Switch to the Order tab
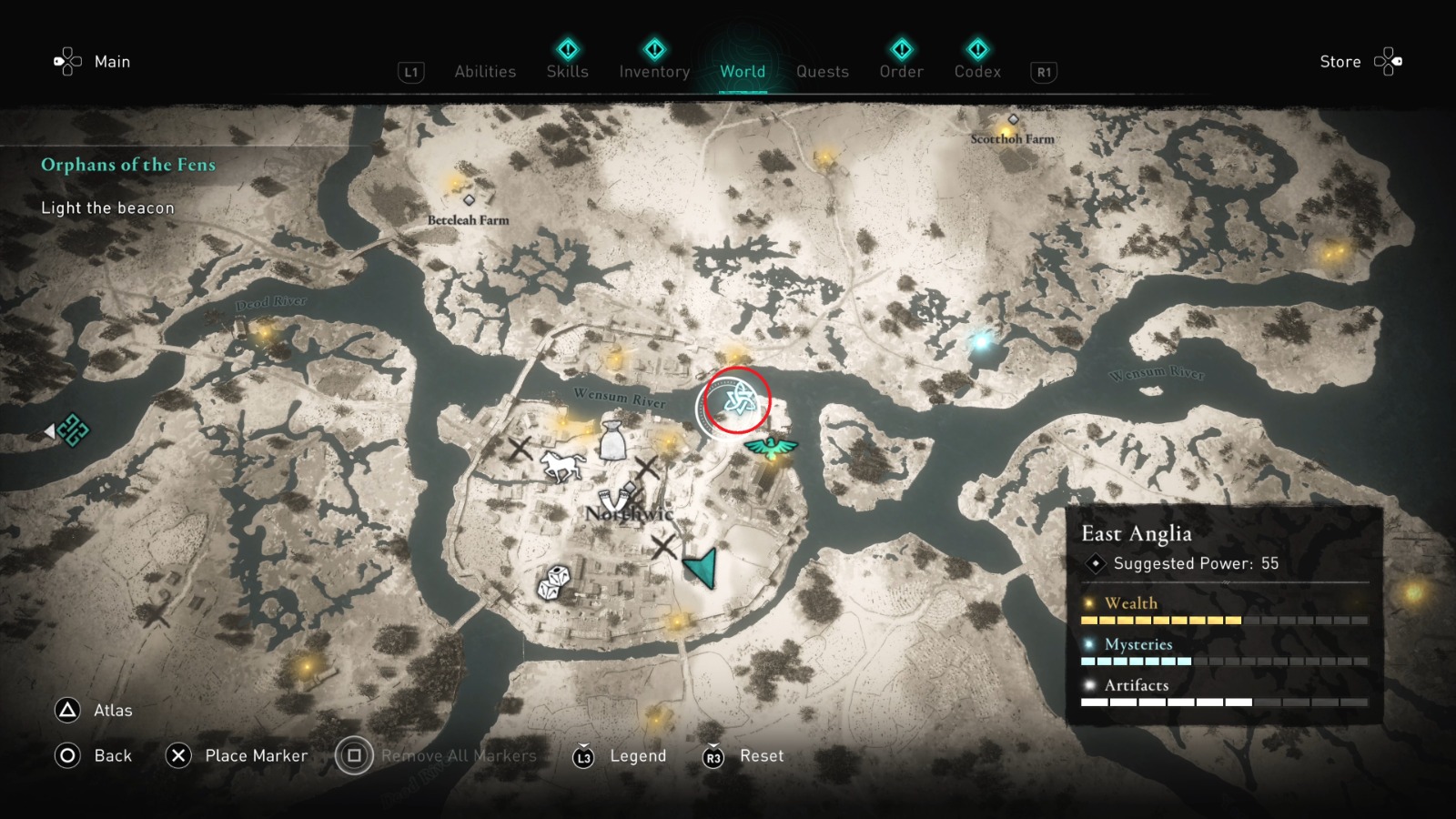Image resolution: width=1456 pixels, height=819 pixels. (x=901, y=71)
